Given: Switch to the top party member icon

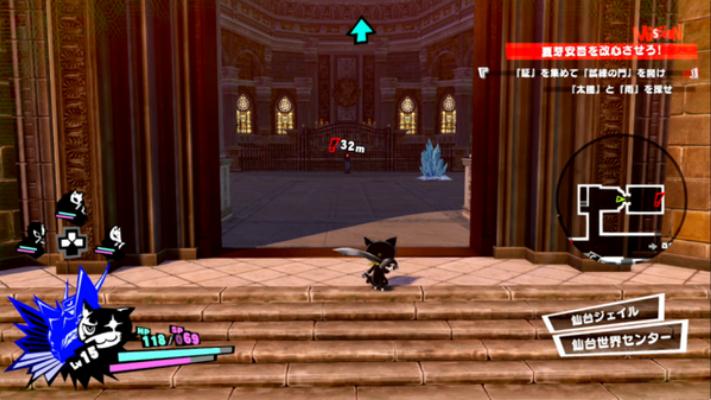Looking at the screenshot, I should (72, 206).
